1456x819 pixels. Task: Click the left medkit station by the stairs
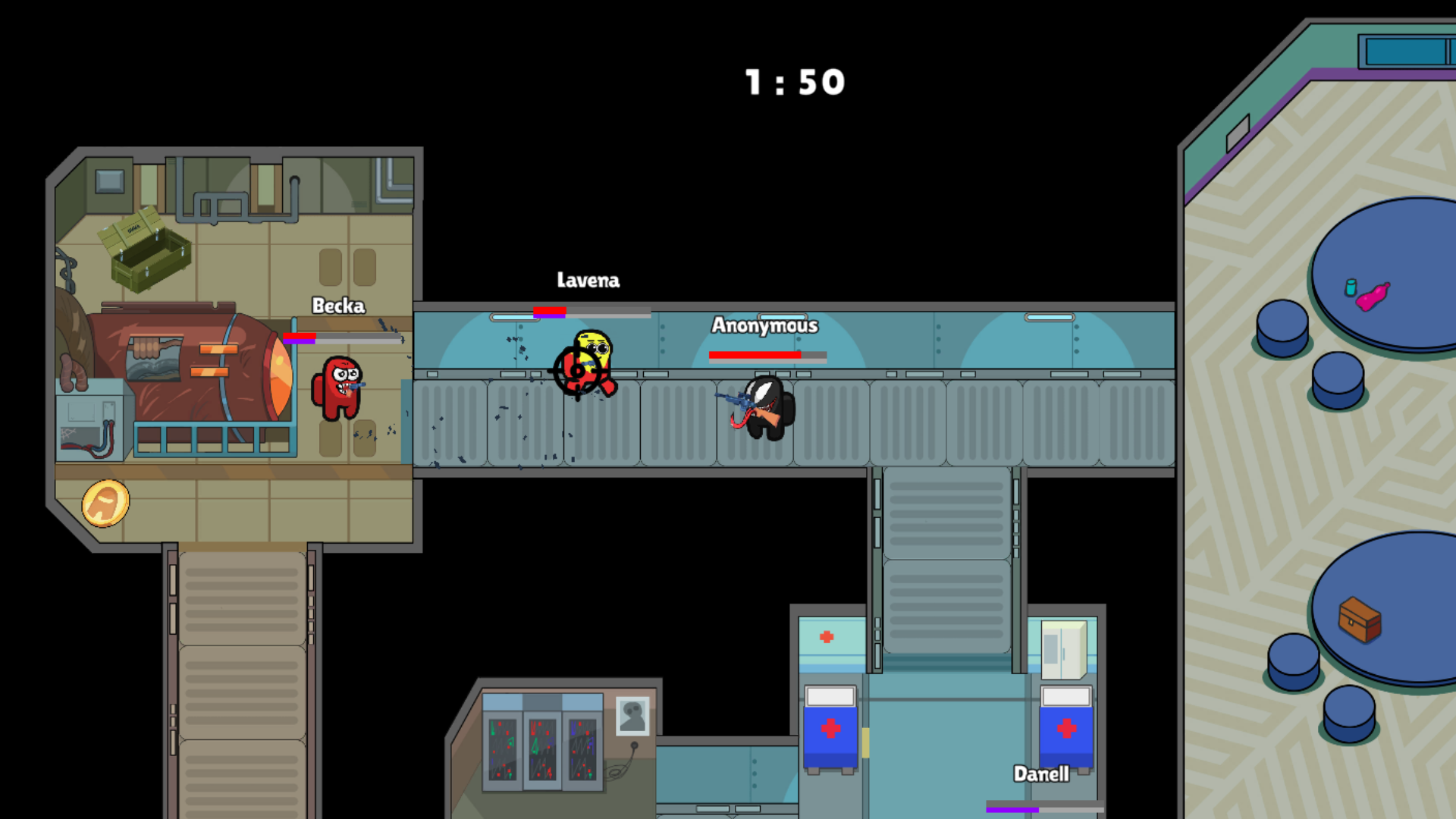(830, 728)
